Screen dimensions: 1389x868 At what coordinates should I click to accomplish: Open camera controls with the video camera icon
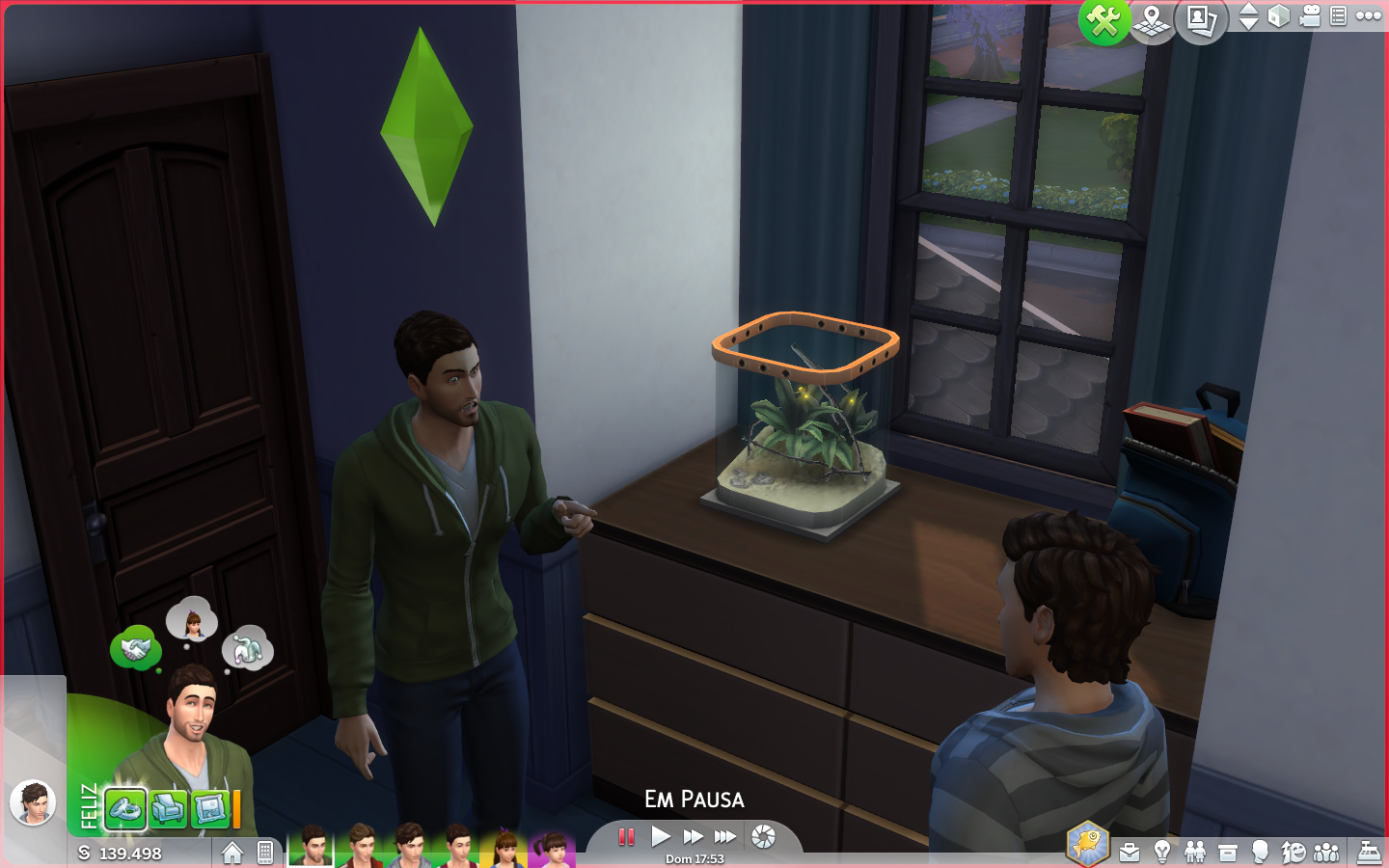pyautogui.click(x=1310, y=16)
